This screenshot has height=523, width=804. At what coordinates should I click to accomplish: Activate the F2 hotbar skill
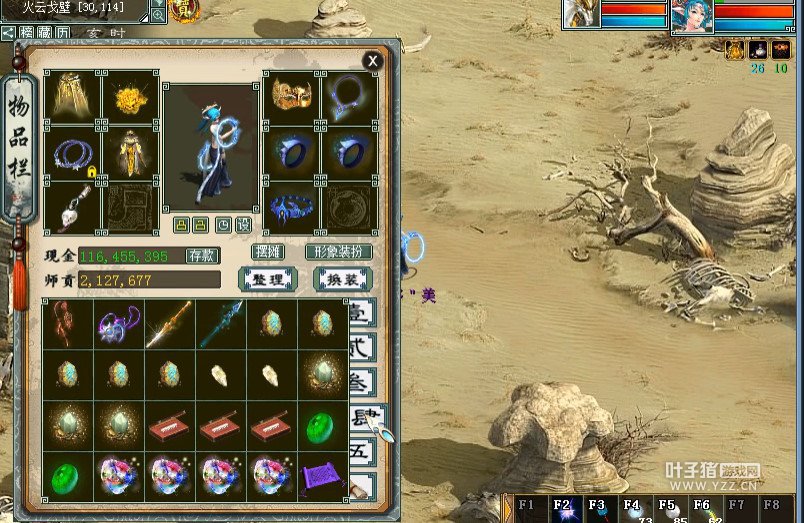564,509
